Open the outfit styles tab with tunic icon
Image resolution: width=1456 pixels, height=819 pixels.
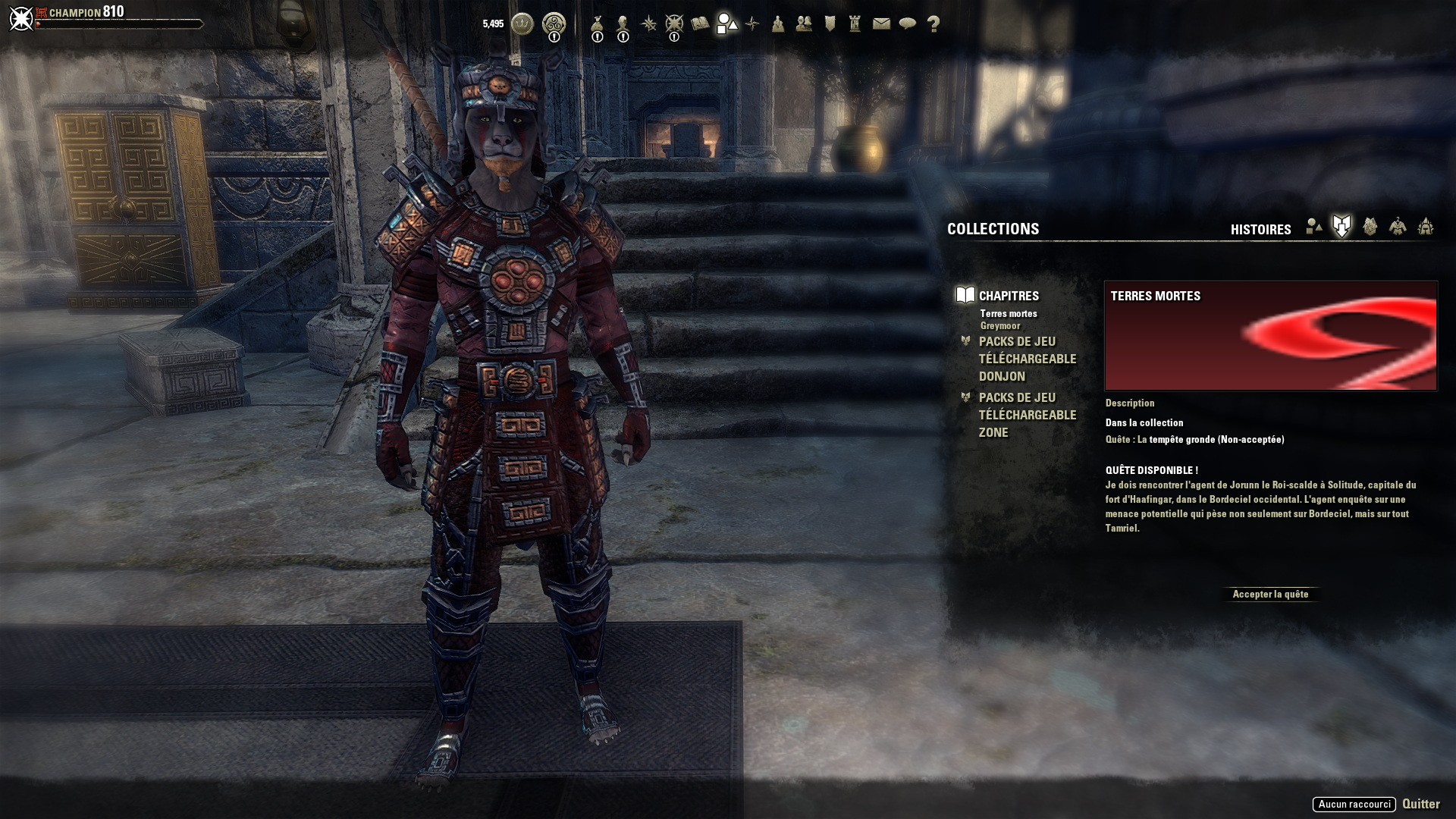coord(1398,227)
